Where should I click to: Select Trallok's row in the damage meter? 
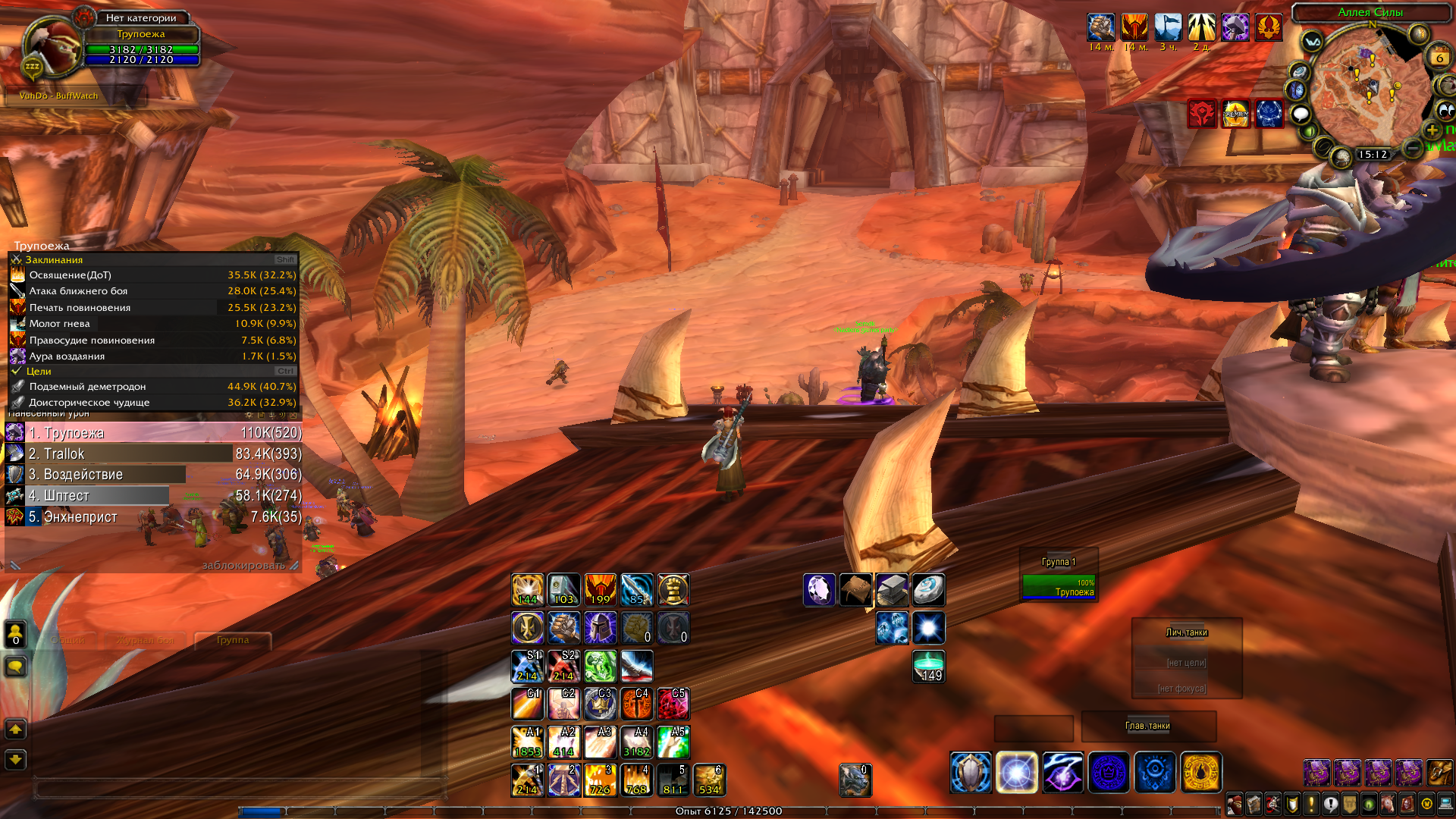tap(152, 453)
